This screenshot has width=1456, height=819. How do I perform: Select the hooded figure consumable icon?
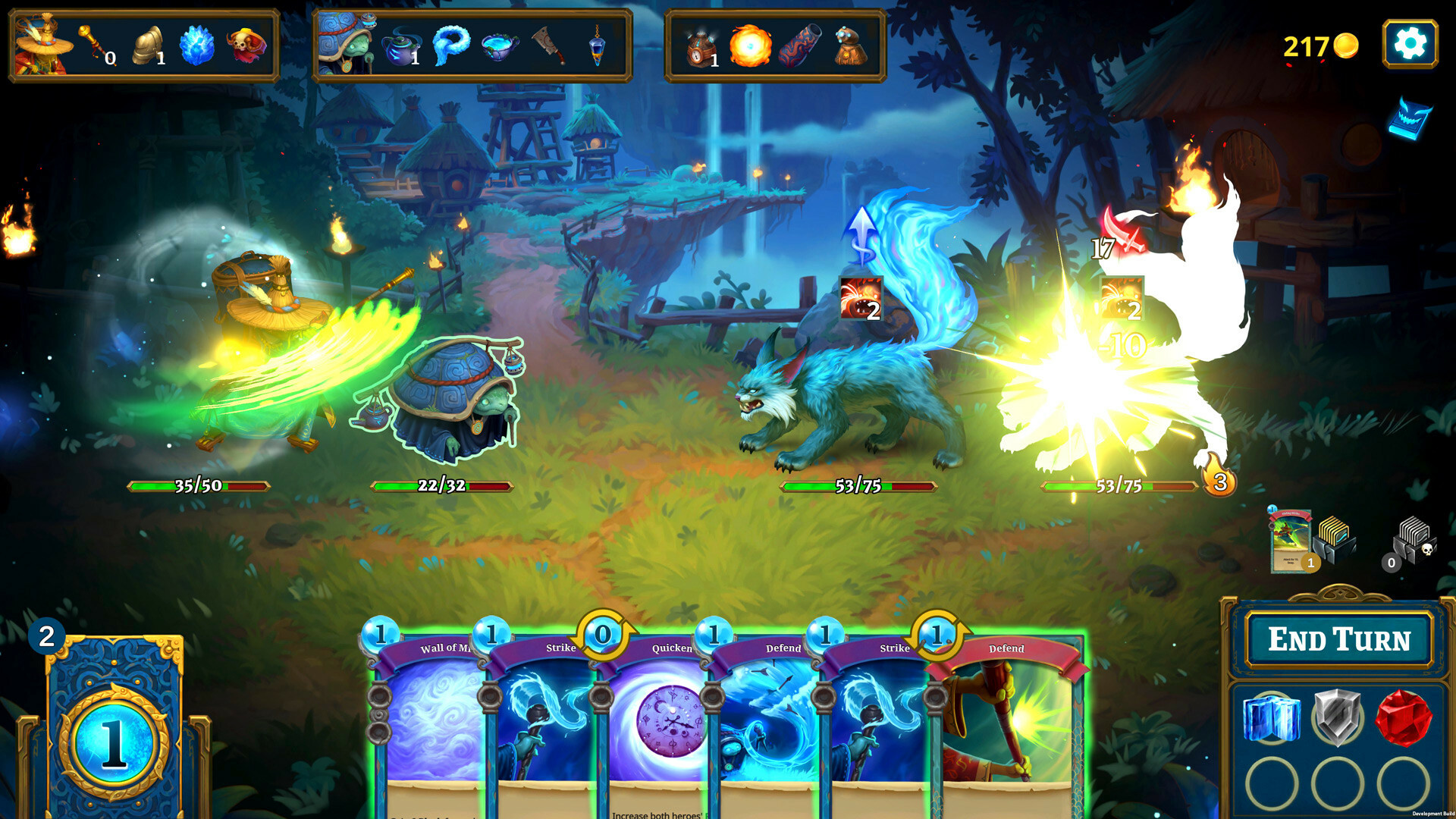[x=849, y=47]
